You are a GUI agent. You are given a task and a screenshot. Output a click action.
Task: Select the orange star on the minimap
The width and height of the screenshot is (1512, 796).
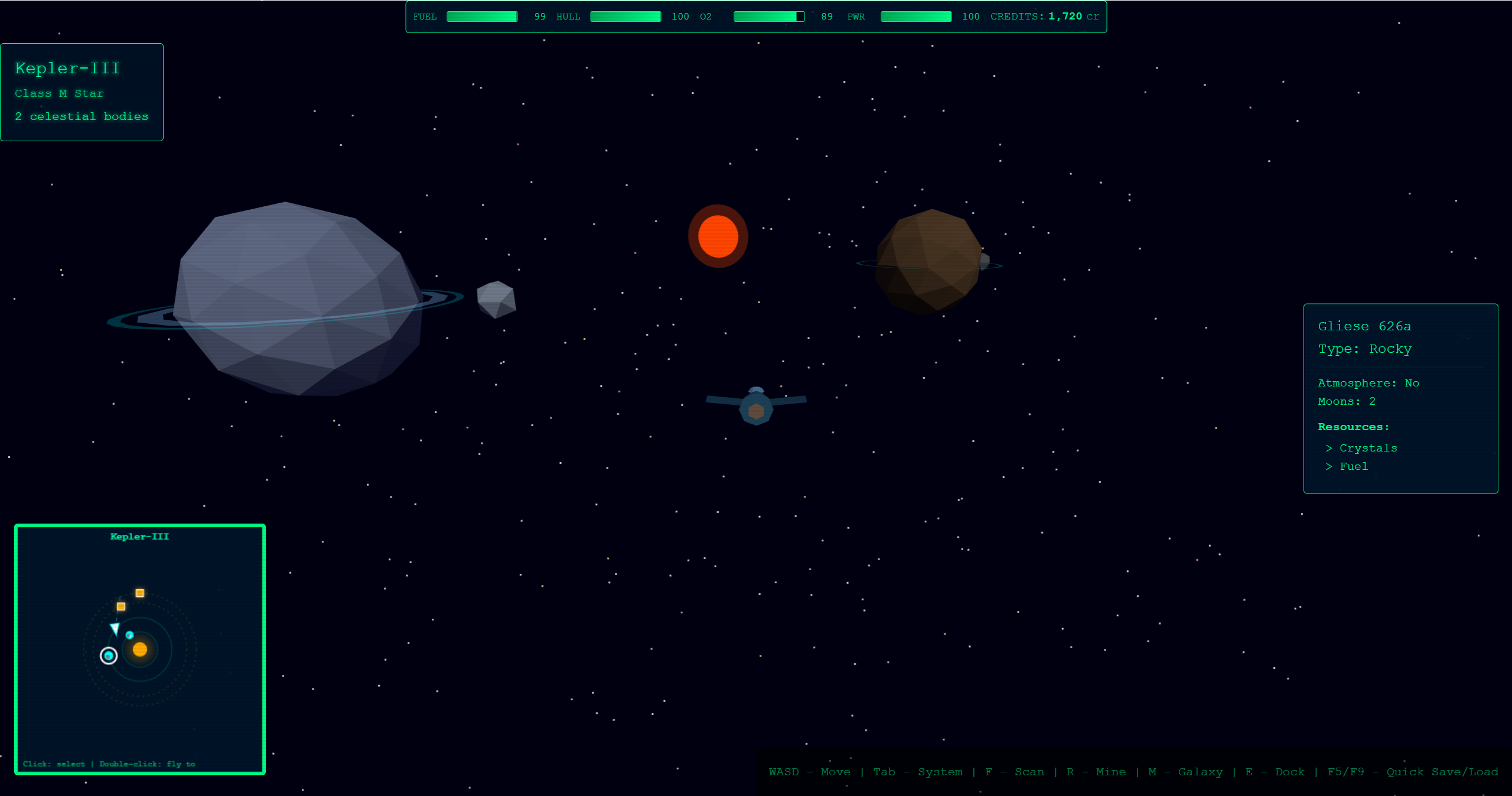coord(140,651)
